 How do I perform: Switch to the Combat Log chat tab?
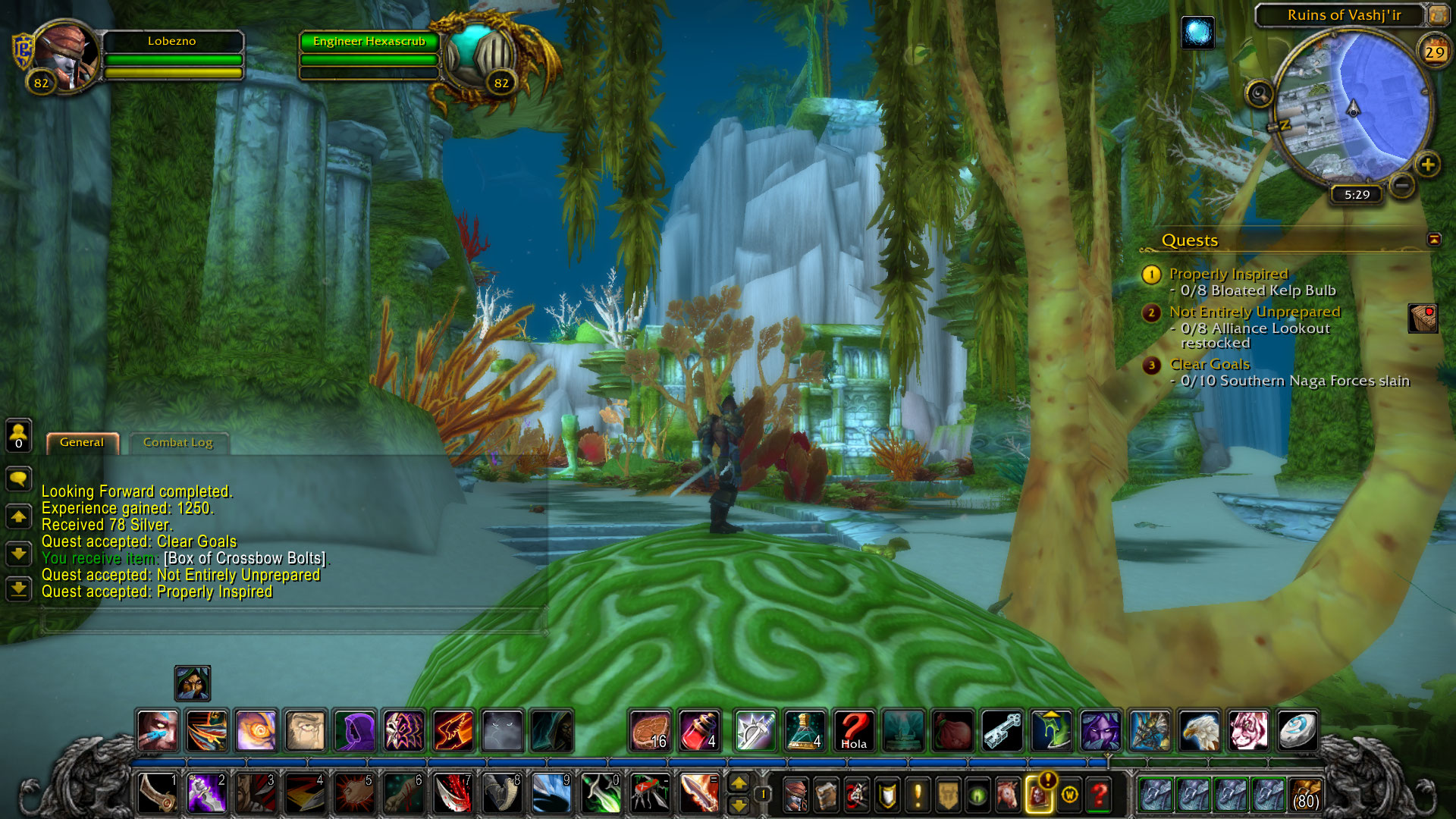[x=177, y=443]
